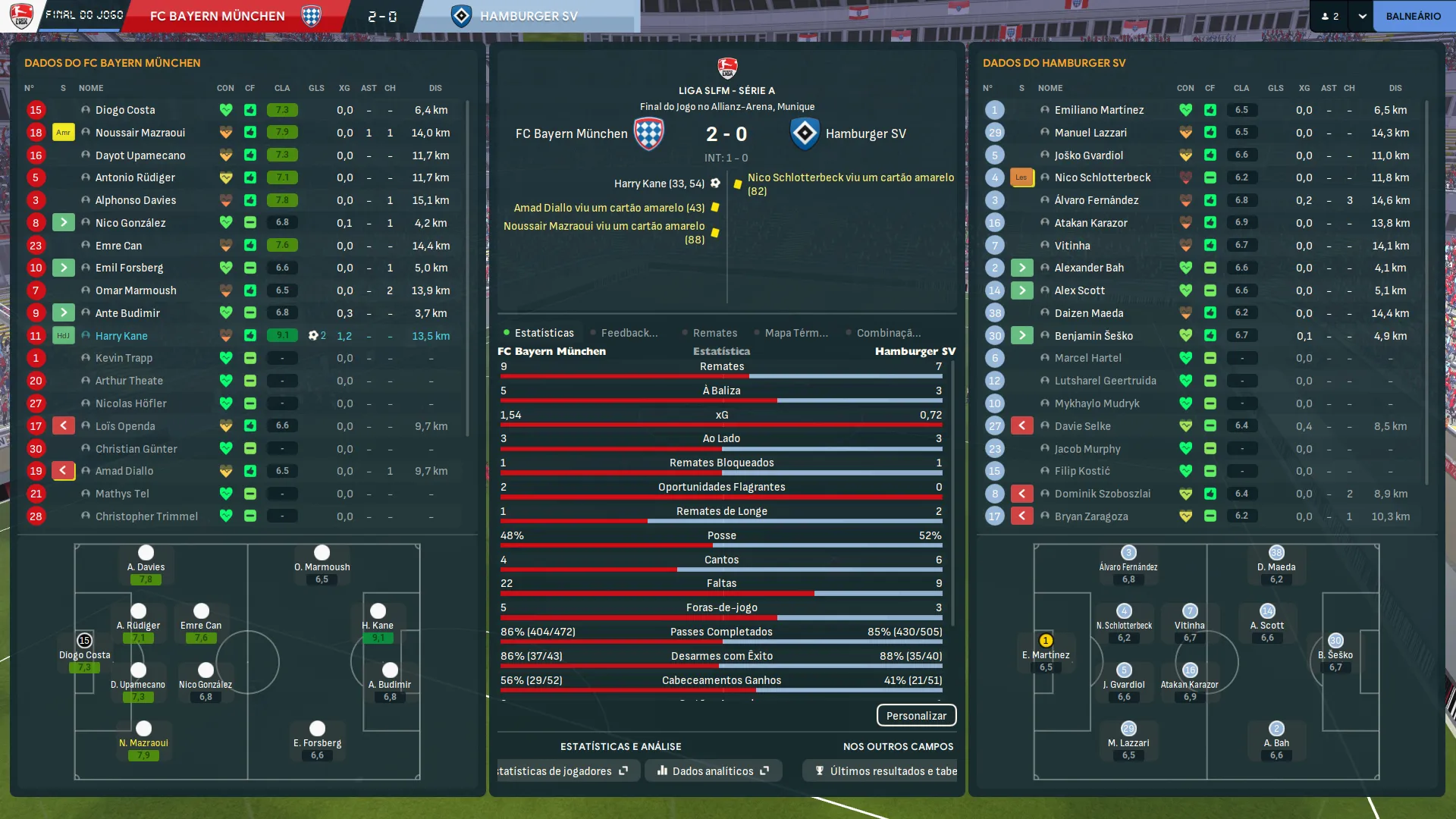Open the Feedback tab

[x=629, y=333]
